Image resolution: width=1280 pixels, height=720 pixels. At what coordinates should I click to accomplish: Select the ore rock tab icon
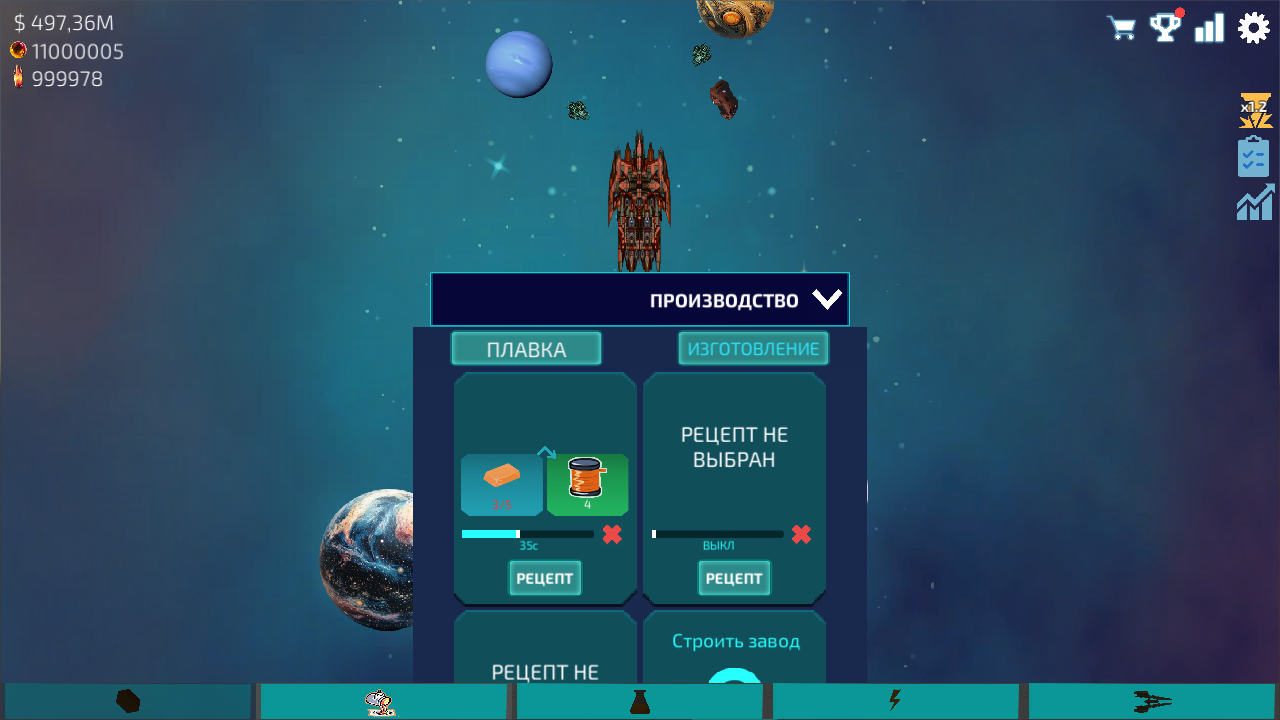127,700
